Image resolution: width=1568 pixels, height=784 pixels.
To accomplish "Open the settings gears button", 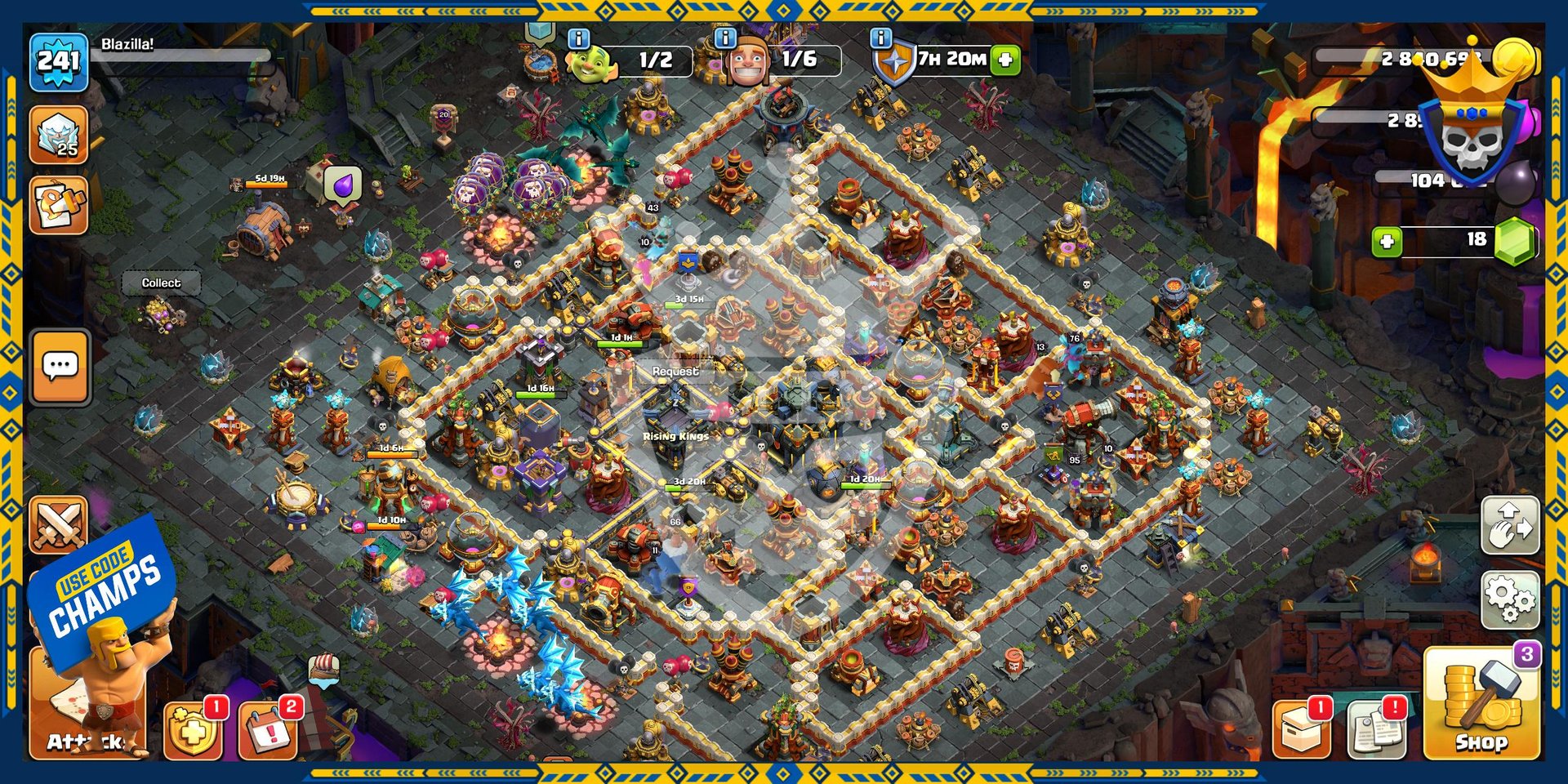I will [1510, 600].
